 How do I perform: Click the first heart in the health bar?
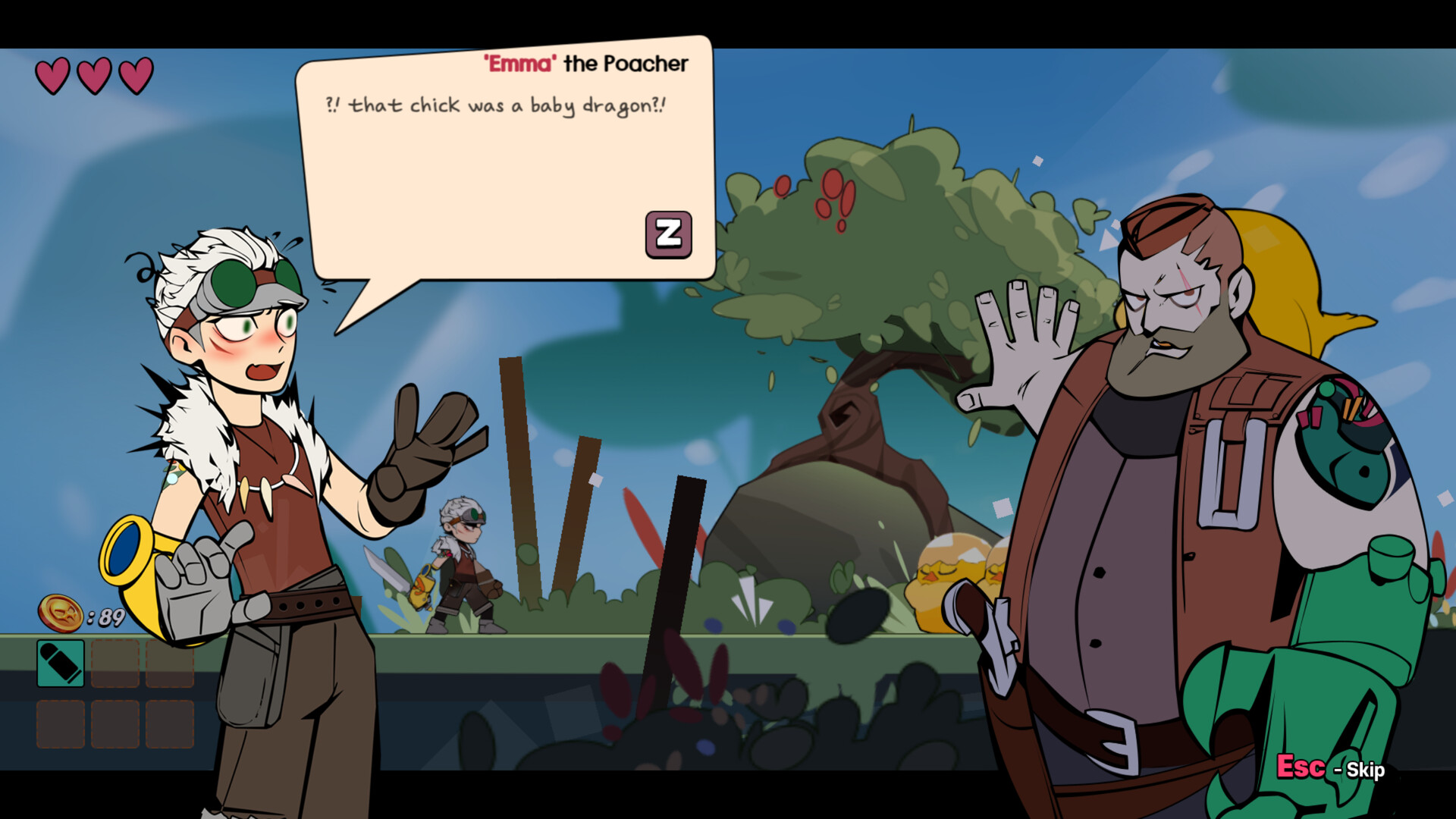click(52, 74)
